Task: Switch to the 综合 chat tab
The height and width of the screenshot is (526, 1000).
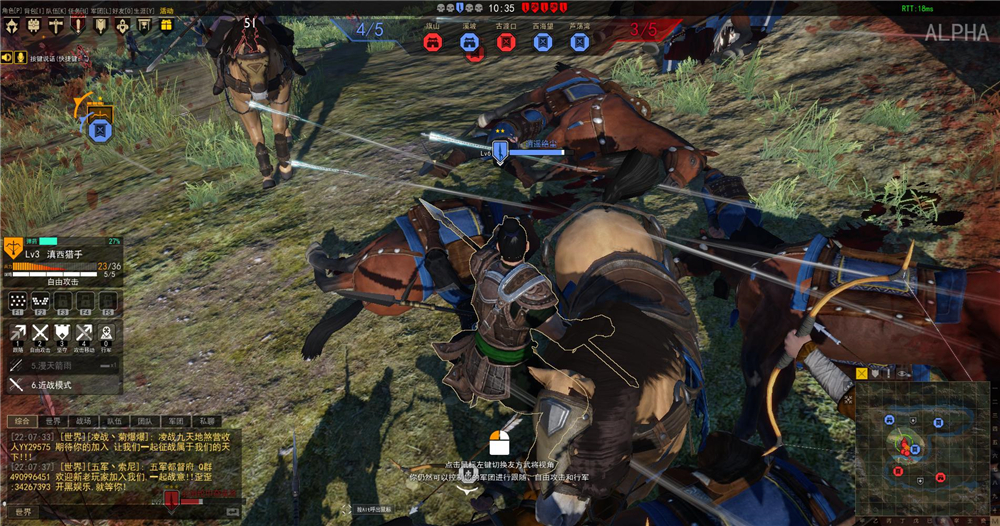Action: (21, 421)
